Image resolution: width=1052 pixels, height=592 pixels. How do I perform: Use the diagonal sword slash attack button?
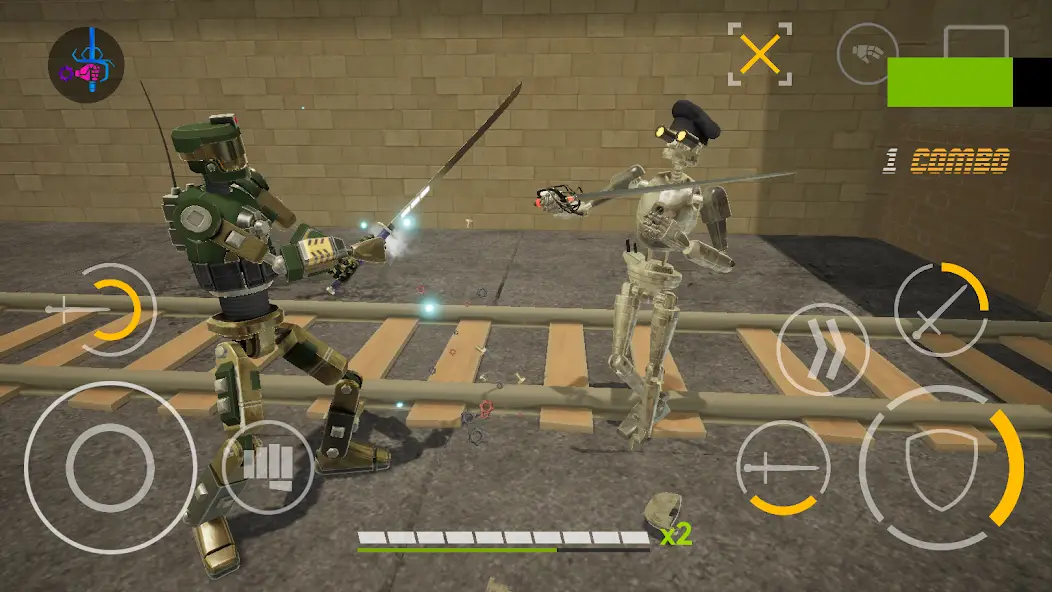[x=939, y=310]
